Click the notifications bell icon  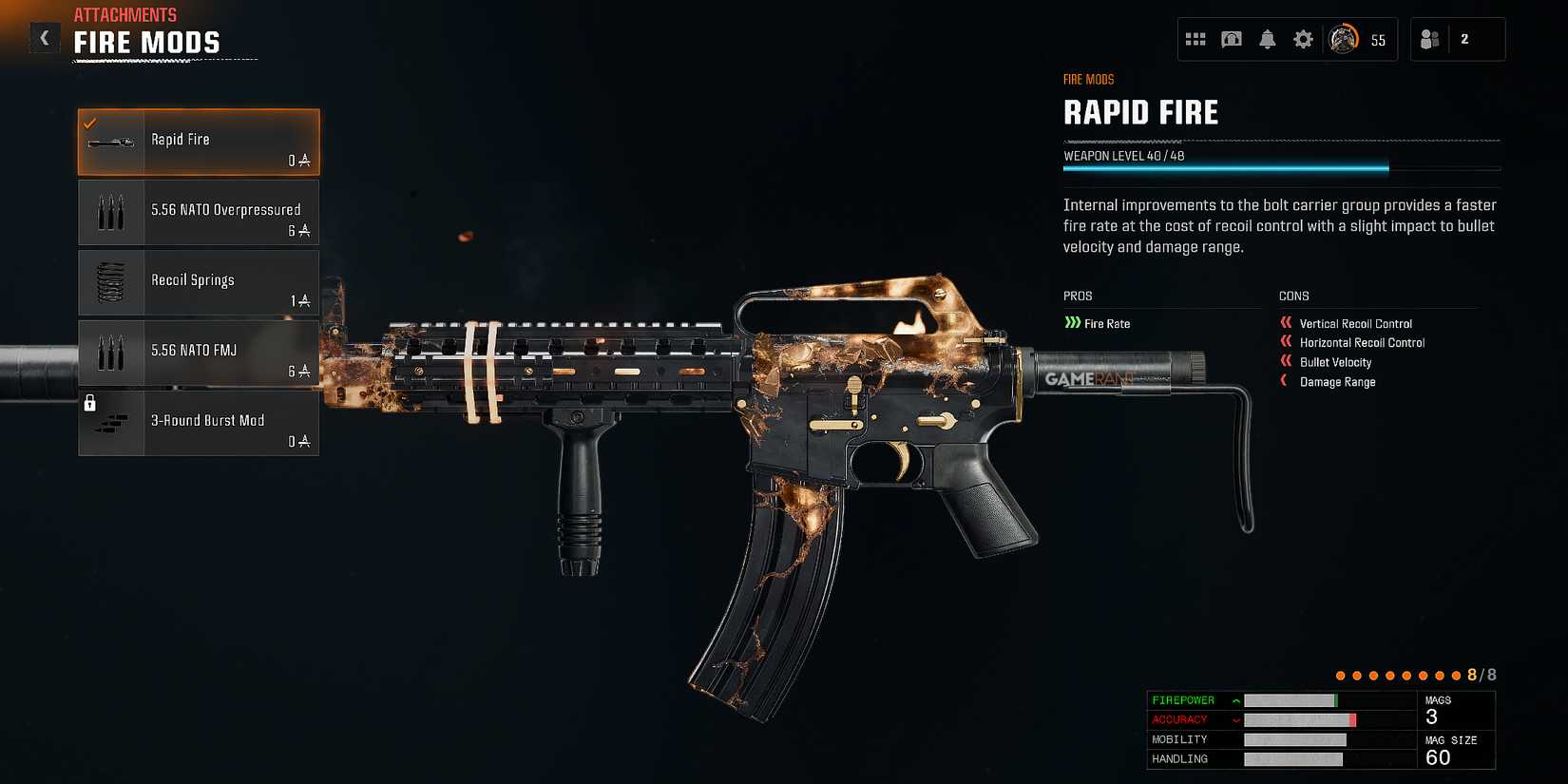[x=1267, y=39]
